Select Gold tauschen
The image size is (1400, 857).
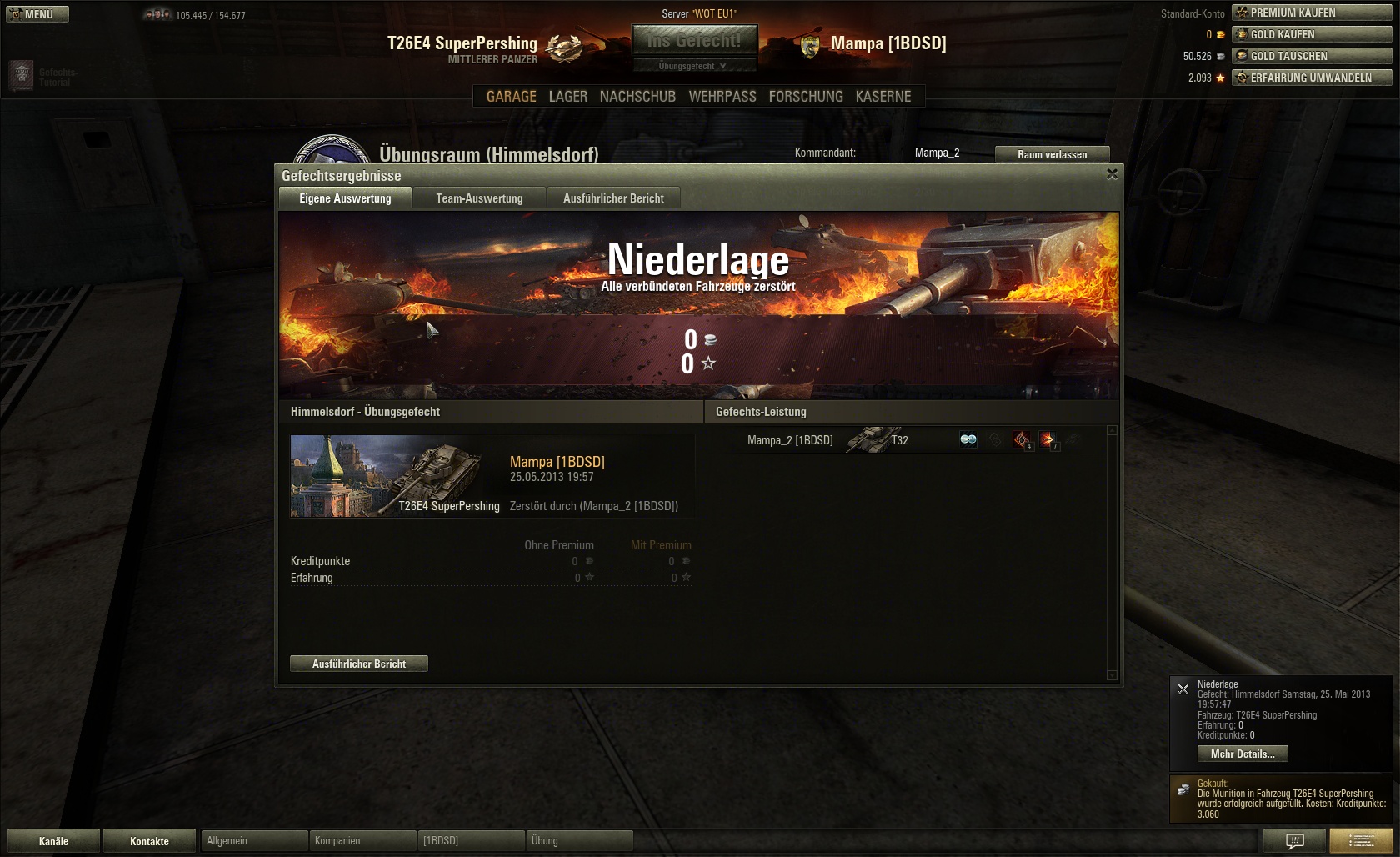[x=1312, y=56]
